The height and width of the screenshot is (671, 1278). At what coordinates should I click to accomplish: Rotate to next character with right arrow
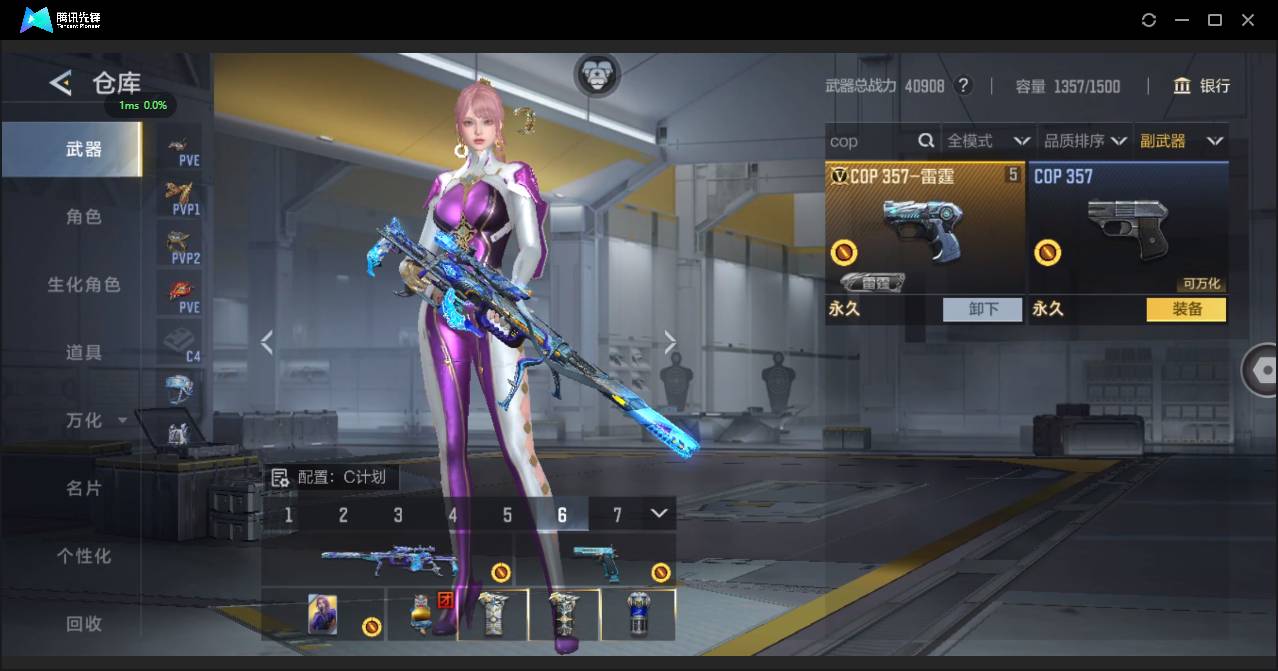670,343
